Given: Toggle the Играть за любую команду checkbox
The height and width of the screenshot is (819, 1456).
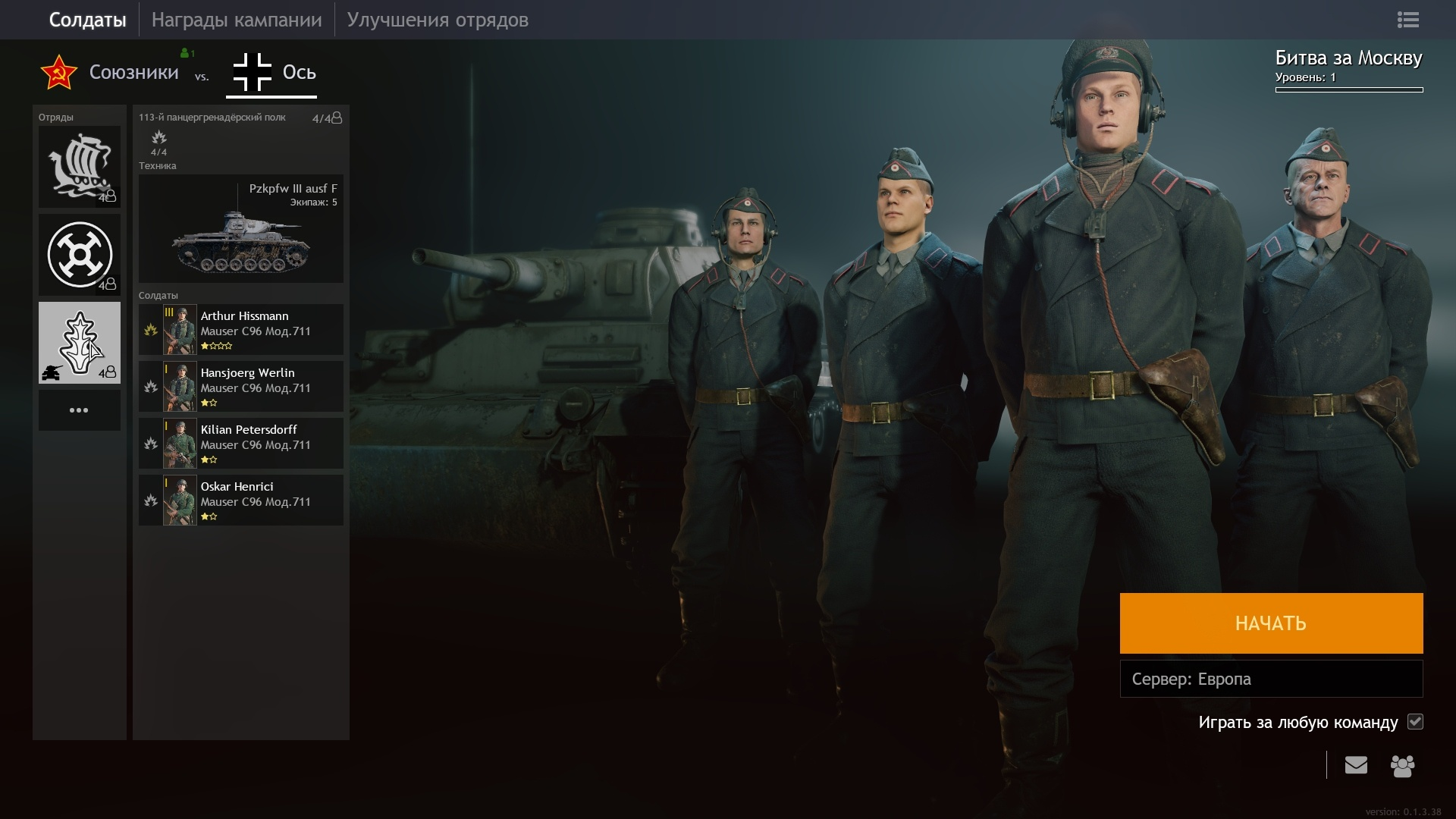Looking at the screenshot, I should click(1415, 722).
